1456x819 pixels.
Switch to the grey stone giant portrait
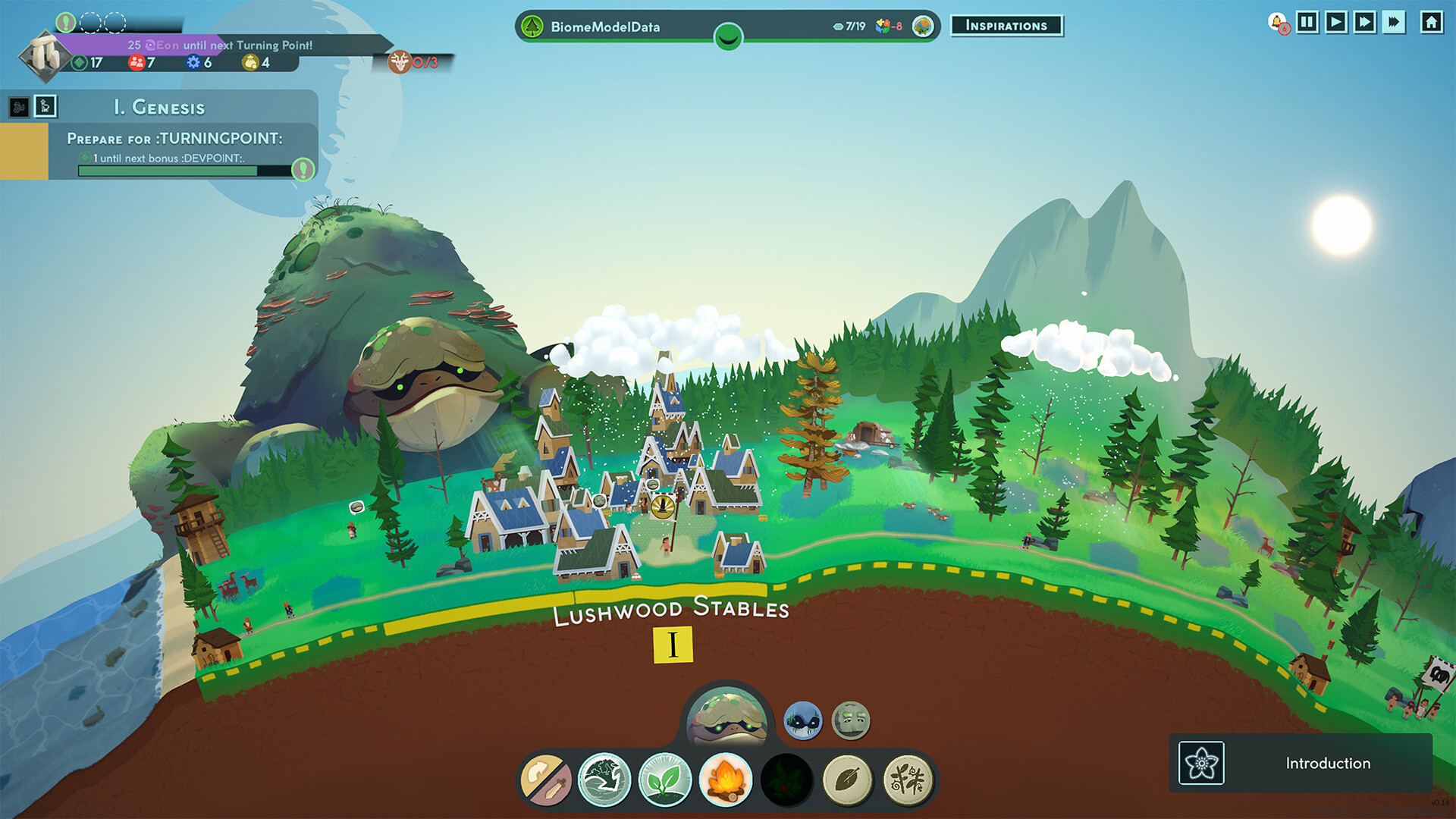(851, 720)
